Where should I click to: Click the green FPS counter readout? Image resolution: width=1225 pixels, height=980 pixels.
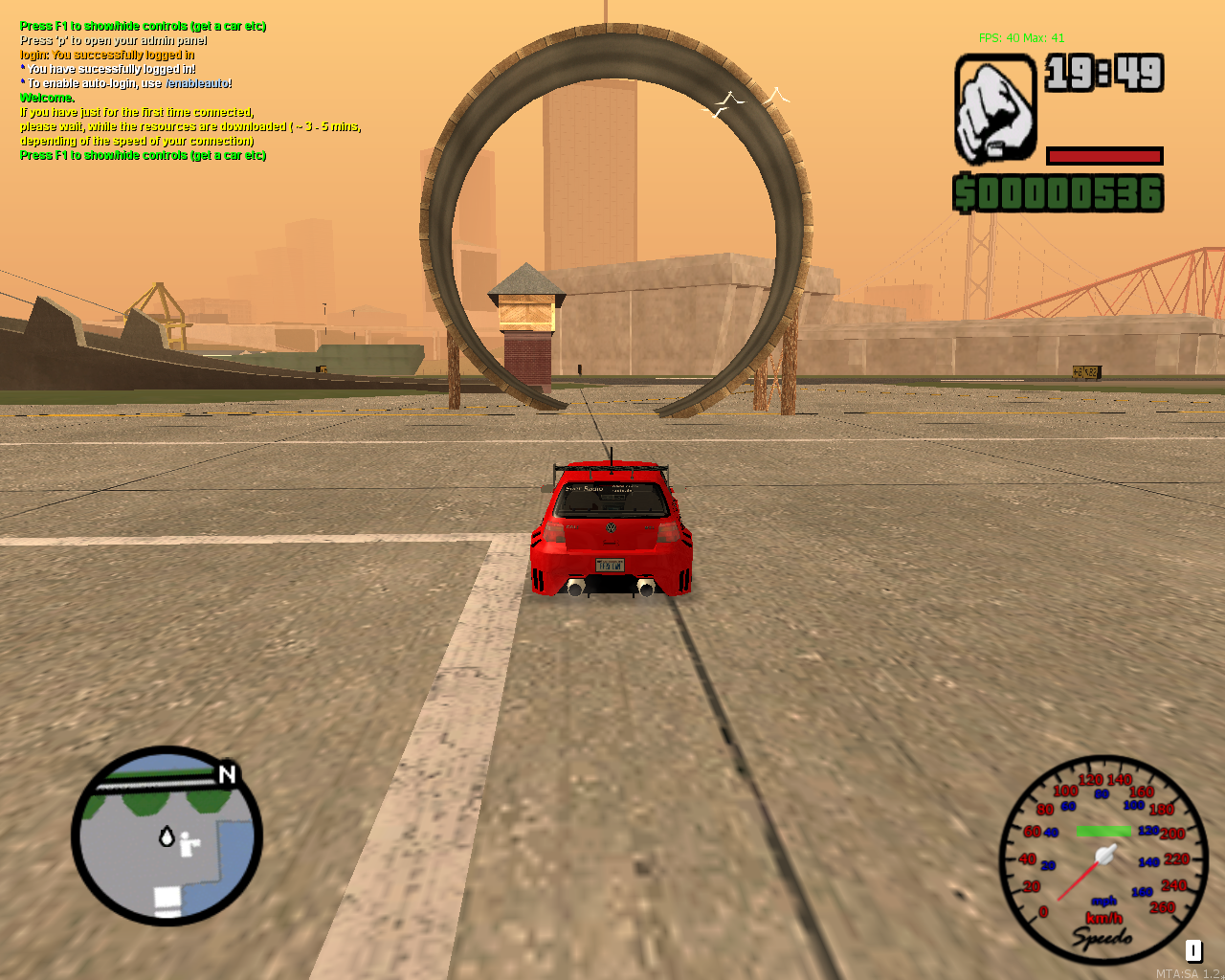[1021, 36]
